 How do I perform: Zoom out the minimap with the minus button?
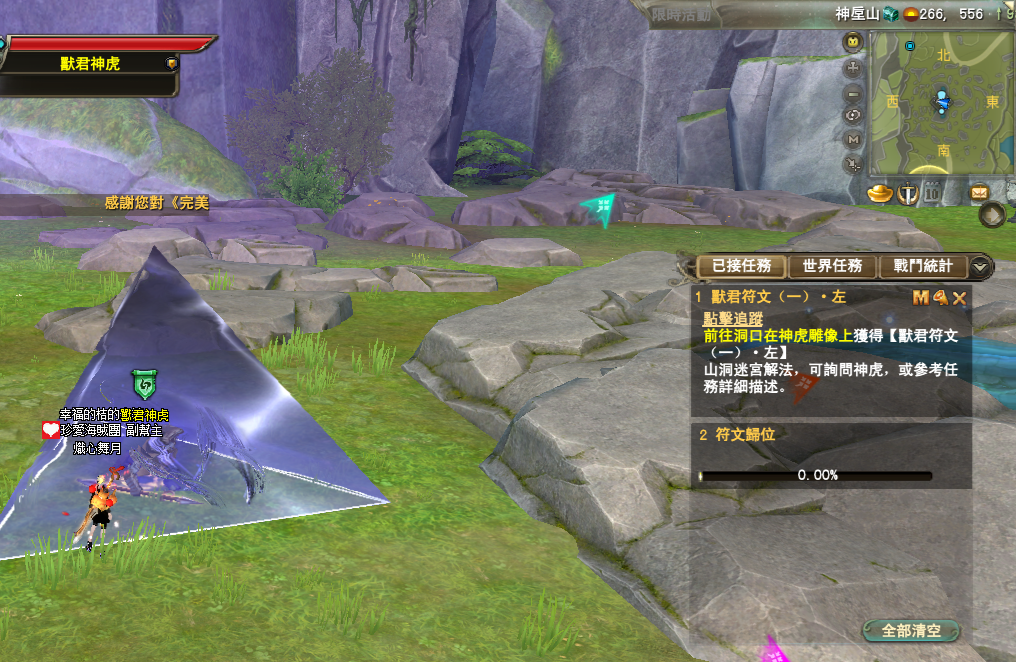click(853, 93)
